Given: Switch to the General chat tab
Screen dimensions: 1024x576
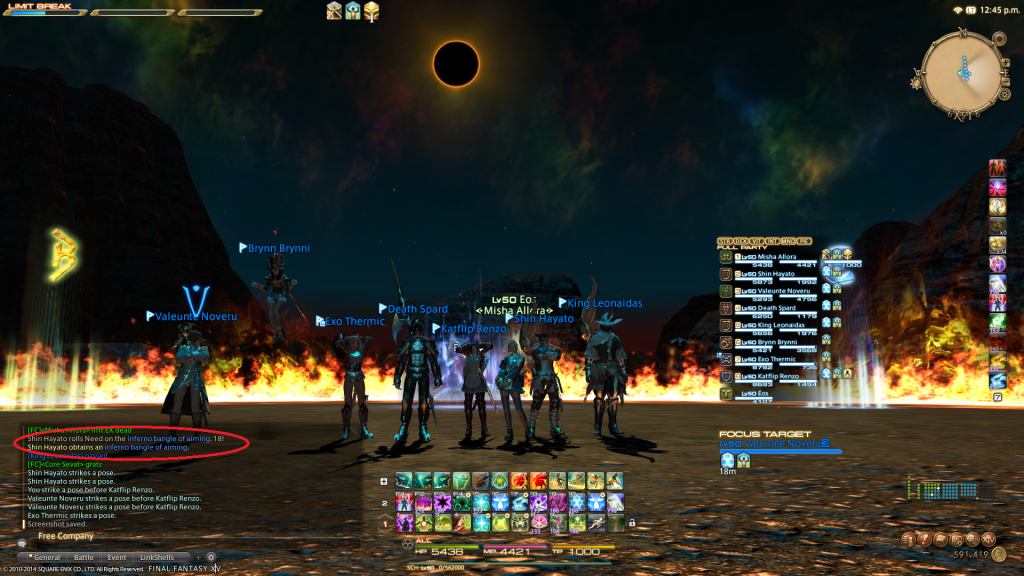Looking at the screenshot, I should tap(48, 557).
